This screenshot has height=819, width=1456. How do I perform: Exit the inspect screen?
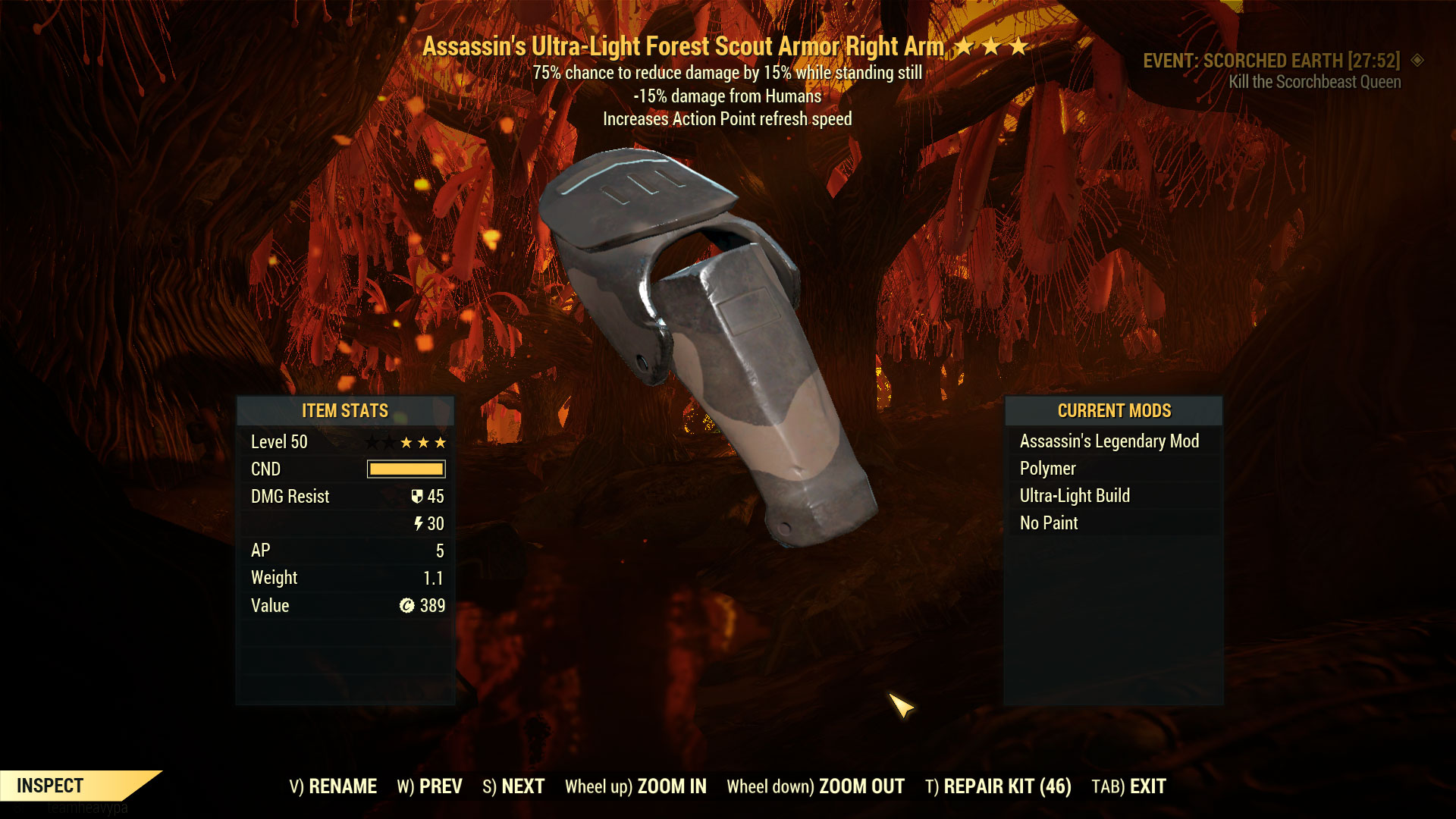tap(1128, 786)
